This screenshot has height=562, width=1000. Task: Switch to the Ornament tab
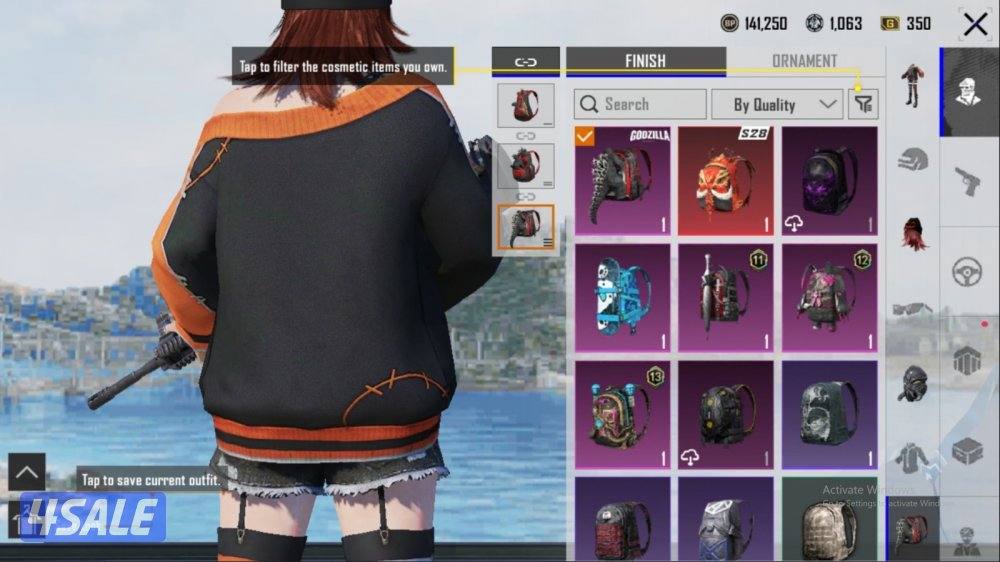(x=804, y=61)
